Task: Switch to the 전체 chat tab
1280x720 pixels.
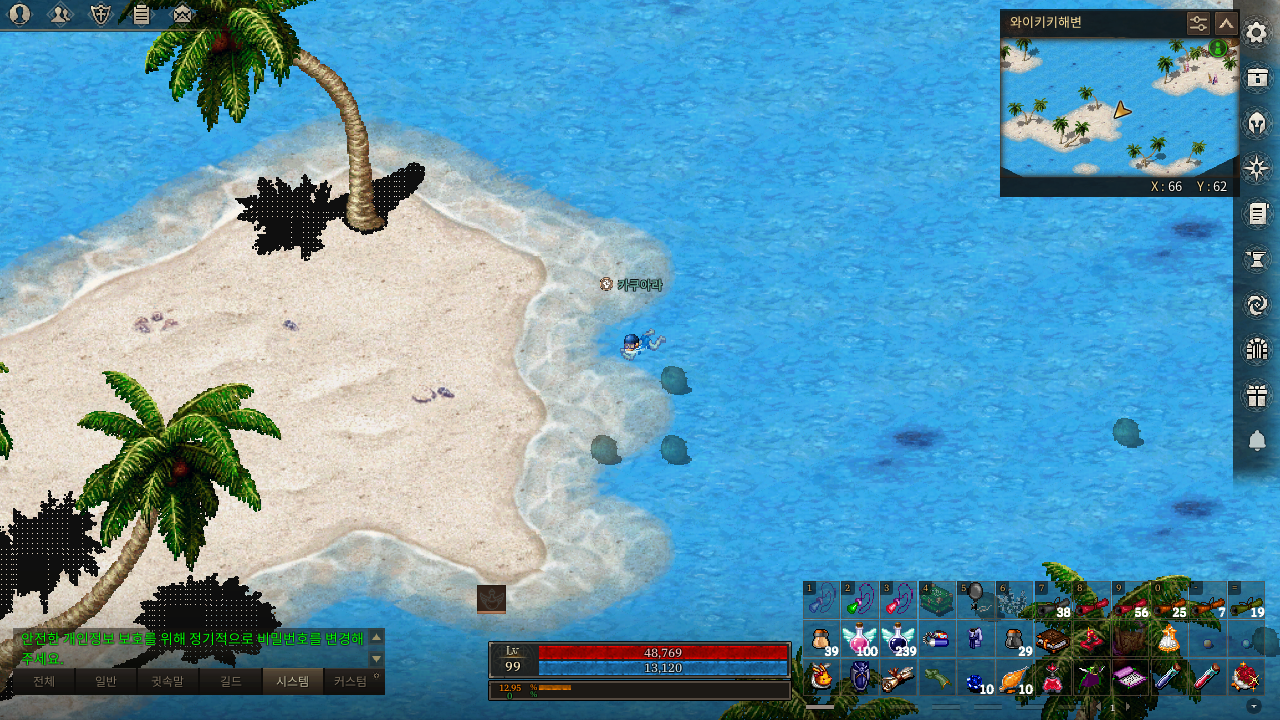Action: tap(44, 682)
